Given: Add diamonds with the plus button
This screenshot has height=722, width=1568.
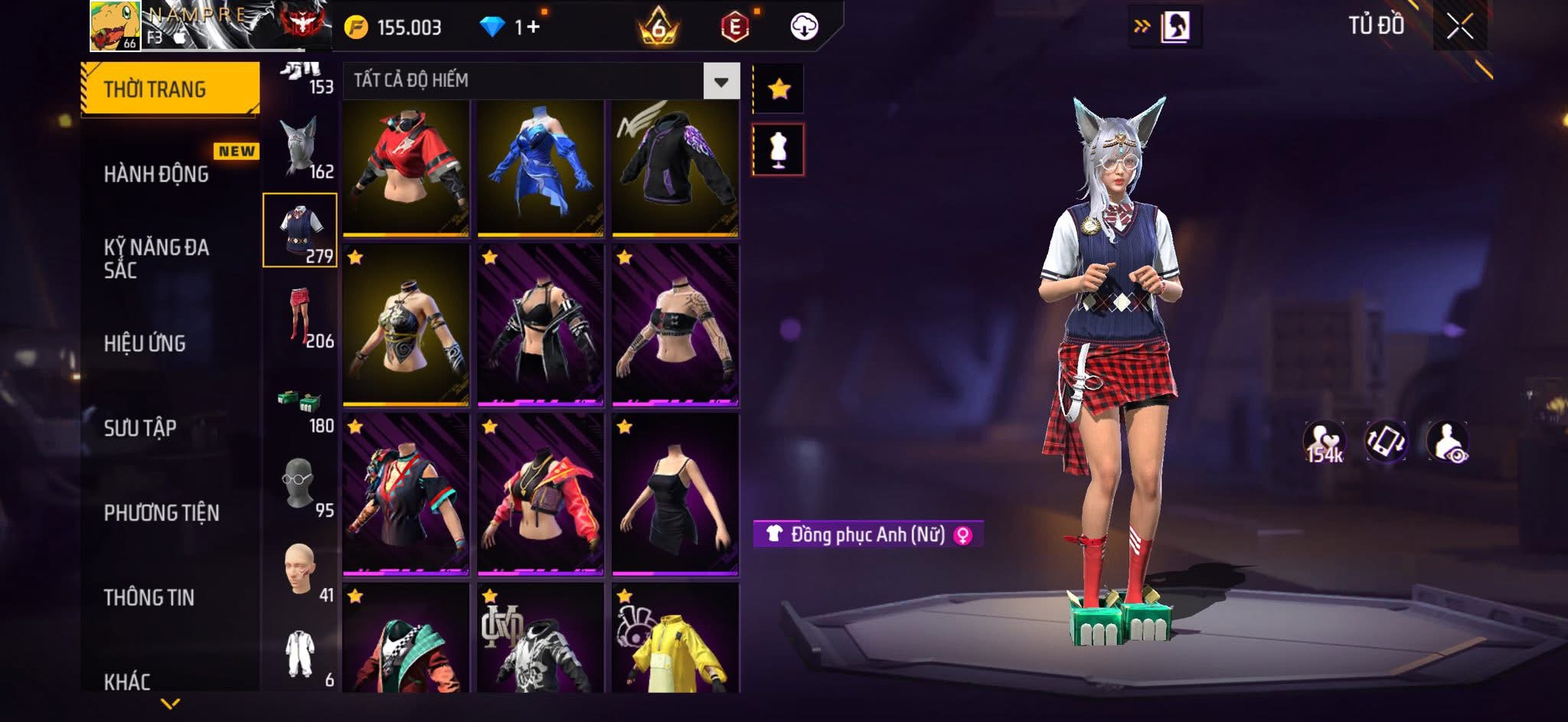Looking at the screenshot, I should tap(533, 28).
